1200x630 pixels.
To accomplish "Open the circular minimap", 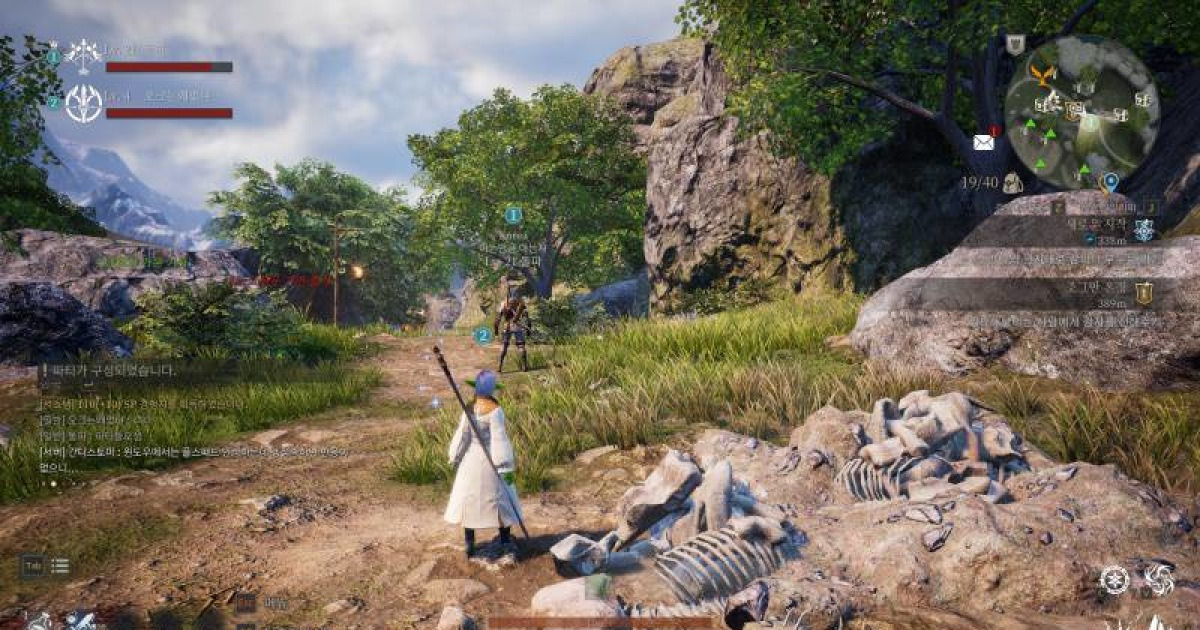I will (x=1081, y=112).
